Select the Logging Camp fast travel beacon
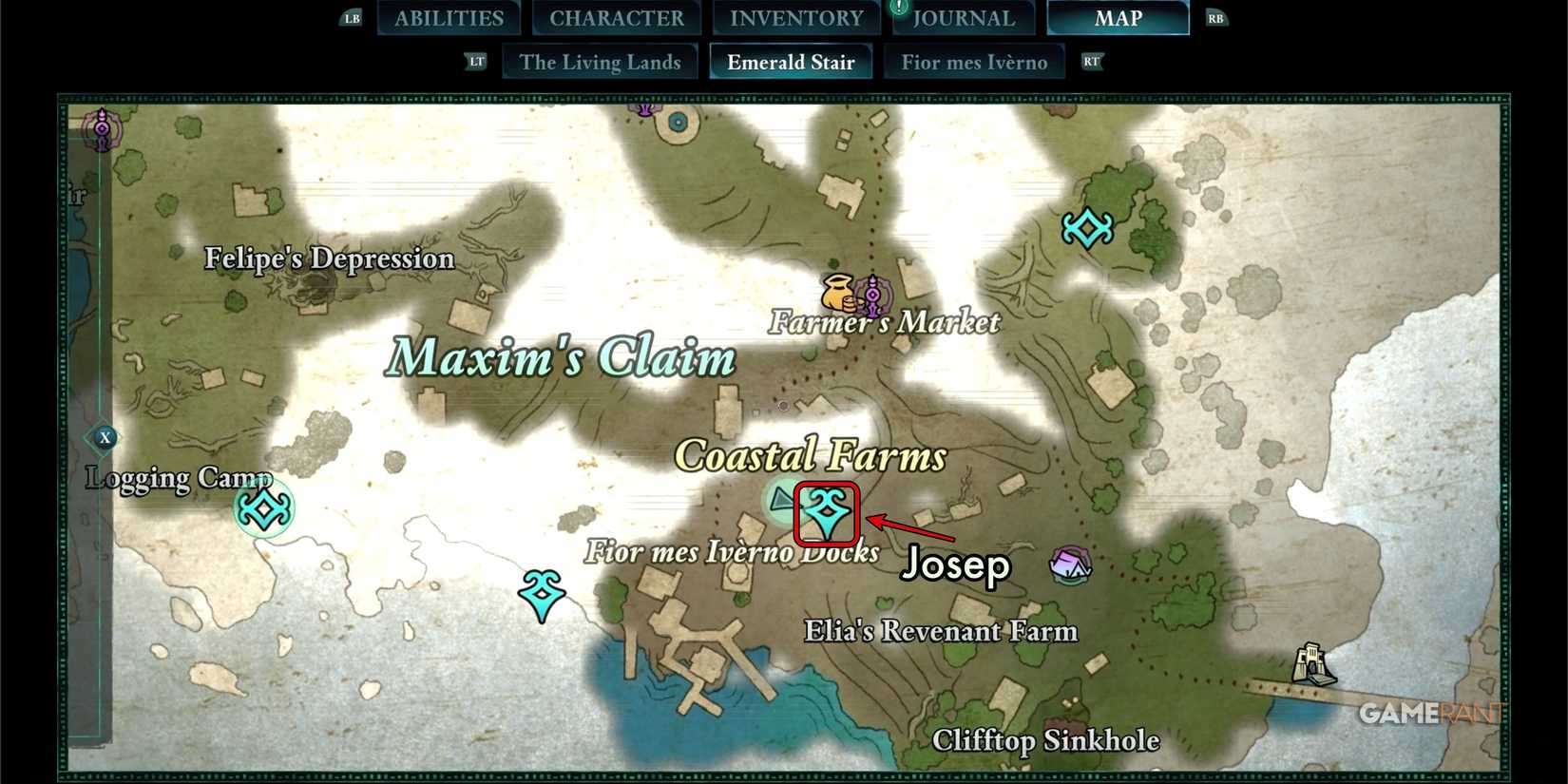1568x784 pixels. coord(264,509)
